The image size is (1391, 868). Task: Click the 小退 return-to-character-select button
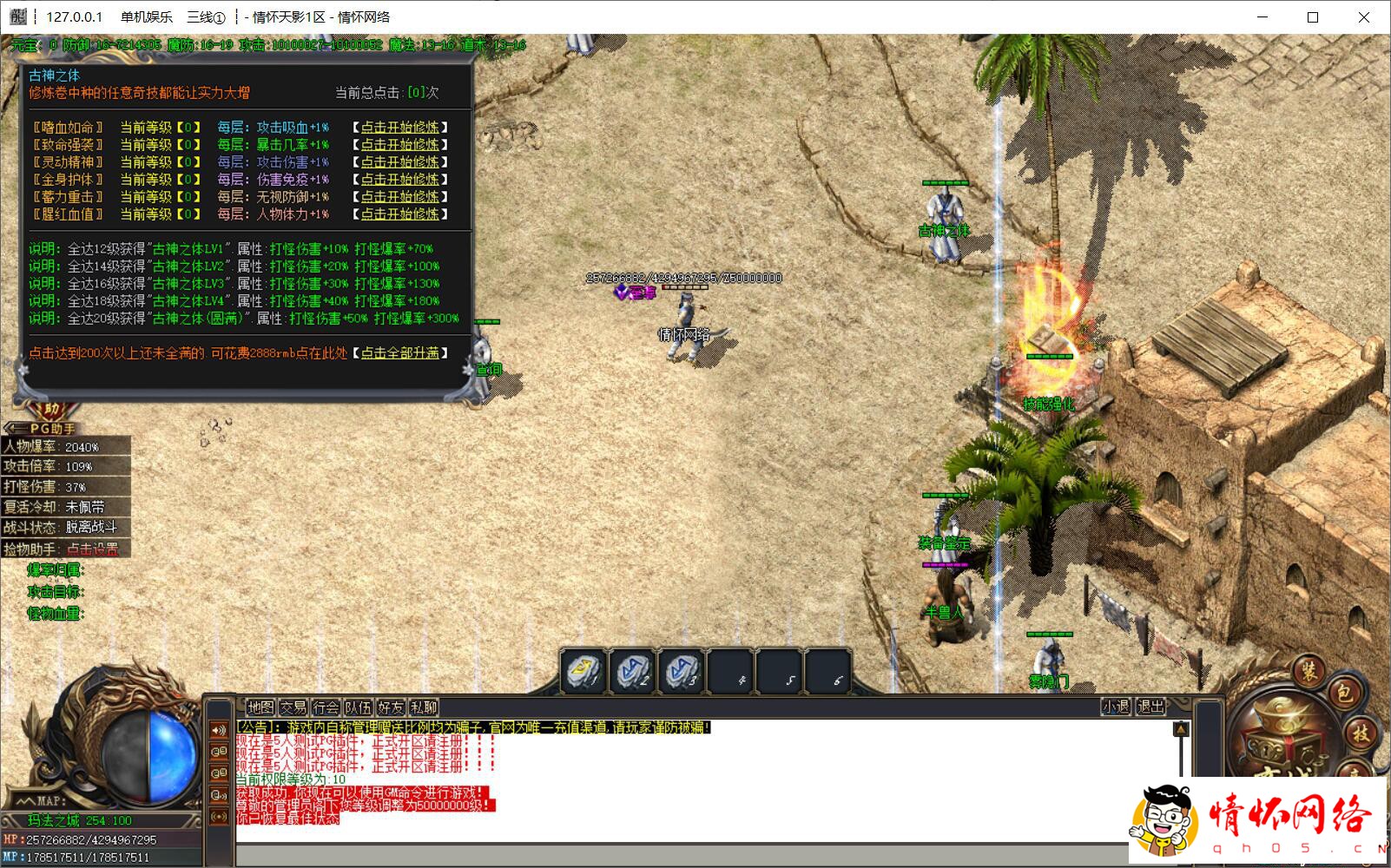coord(1116,707)
